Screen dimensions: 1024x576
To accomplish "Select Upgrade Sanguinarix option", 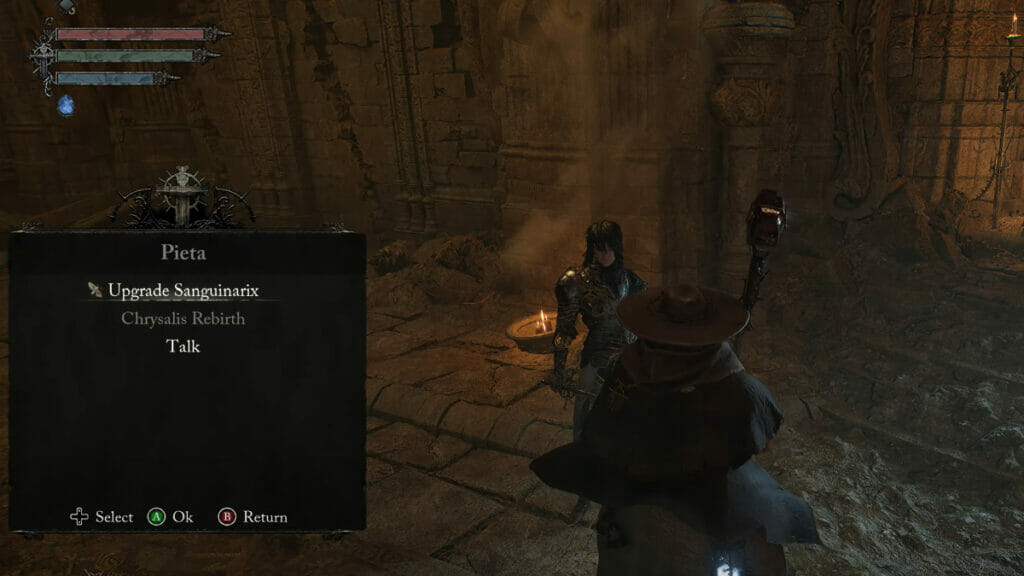I will click(183, 291).
